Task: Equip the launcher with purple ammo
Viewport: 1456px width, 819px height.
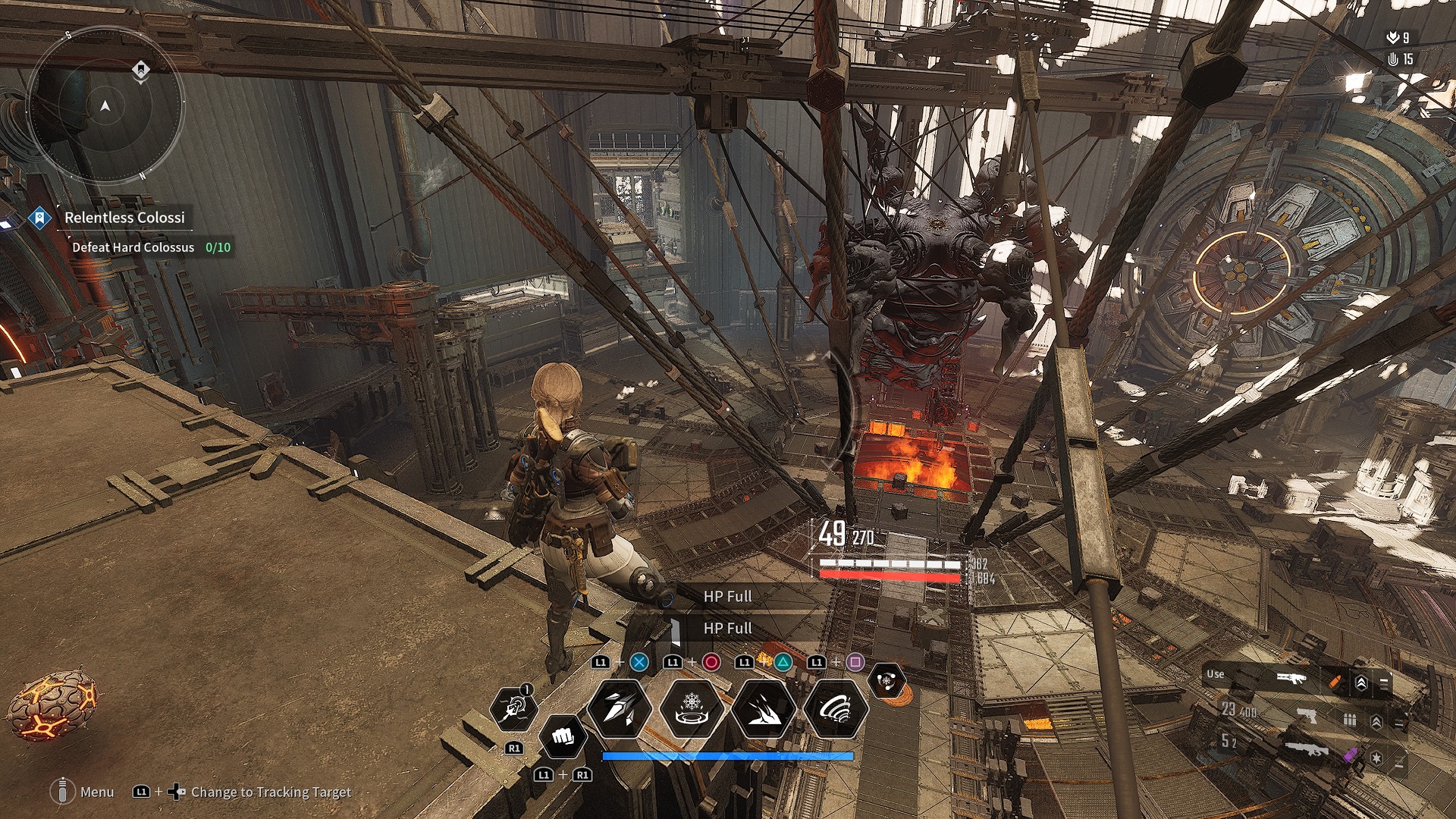Action: click(1309, 750)
